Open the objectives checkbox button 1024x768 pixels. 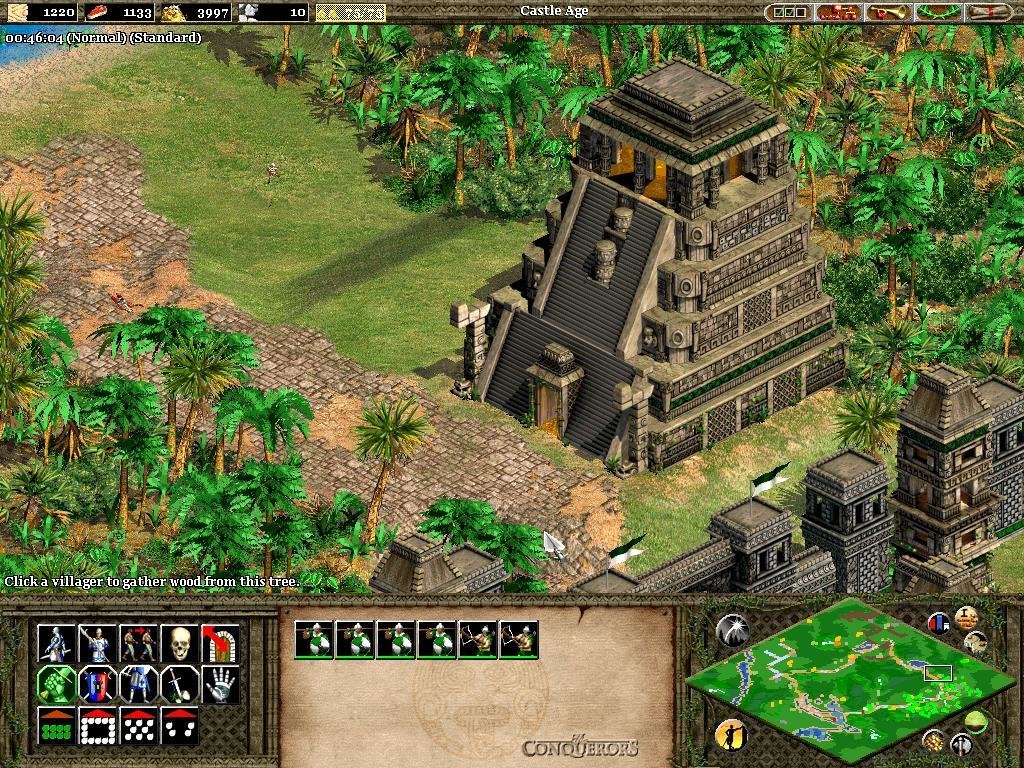tap(787, 12)
